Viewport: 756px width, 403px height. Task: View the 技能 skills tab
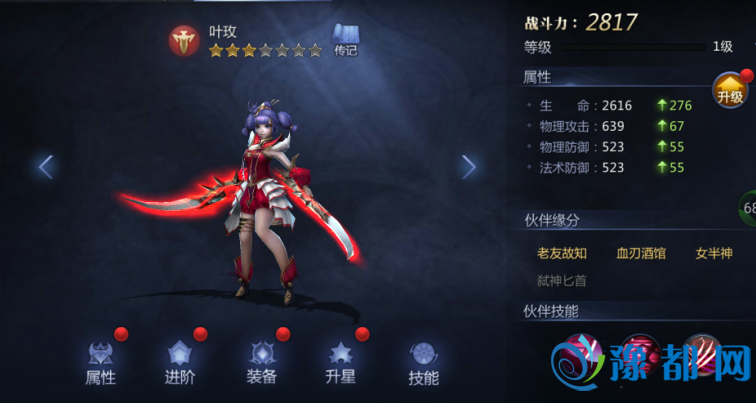coord(423,362)
